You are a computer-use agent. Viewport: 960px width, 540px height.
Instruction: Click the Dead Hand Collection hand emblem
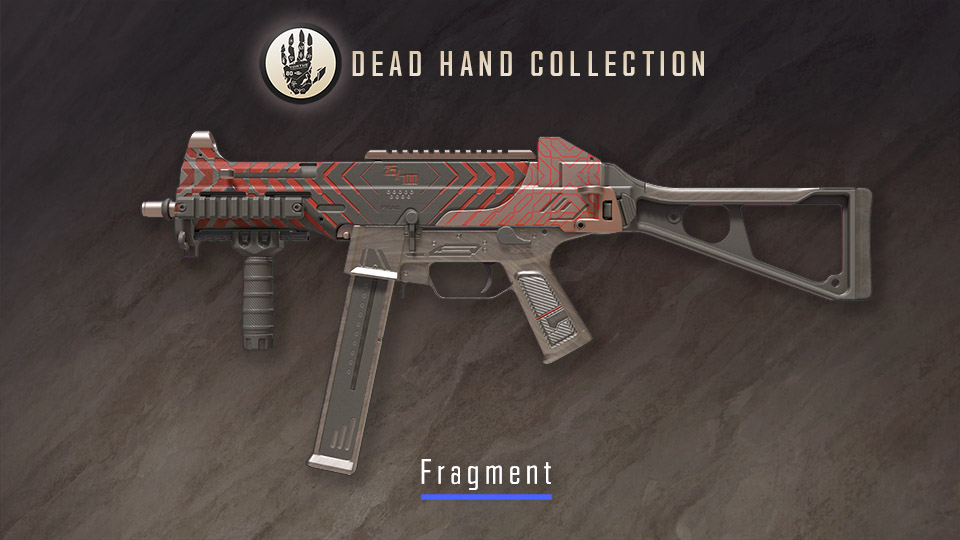click(x=300, y=63)
